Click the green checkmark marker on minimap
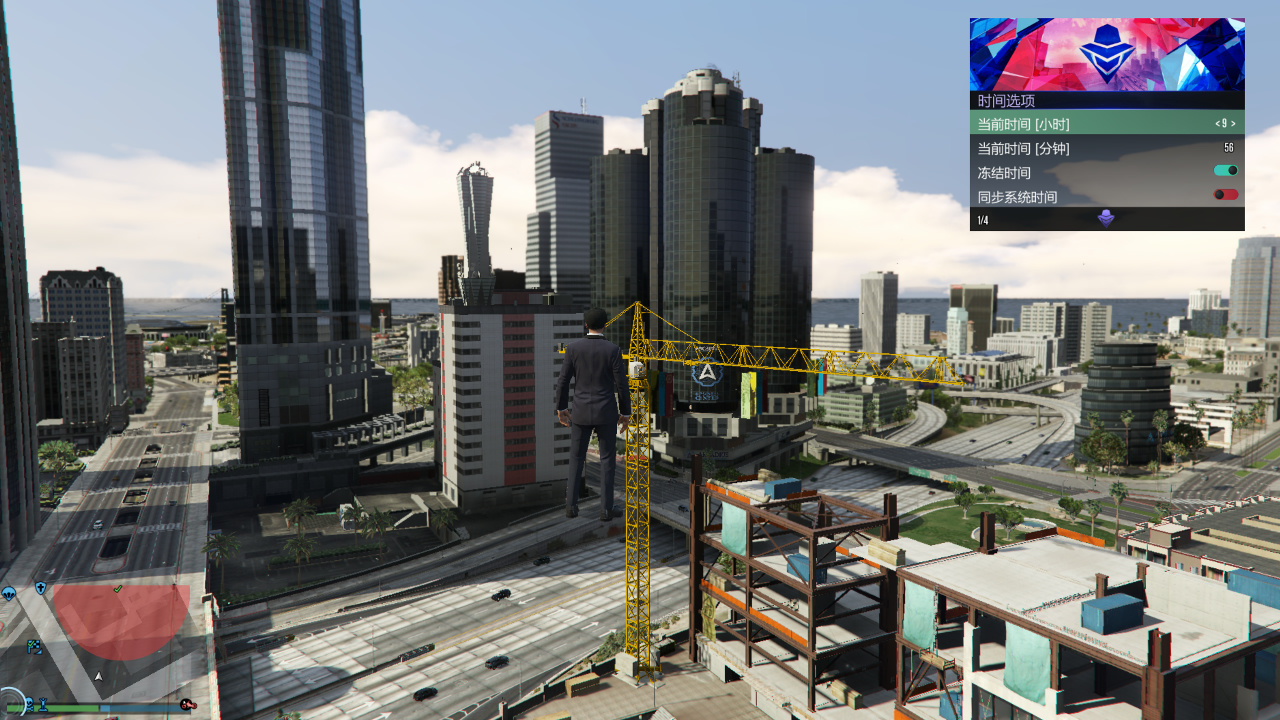The height and width of the screenshot is (720, 1280). [x=118, y=589]
